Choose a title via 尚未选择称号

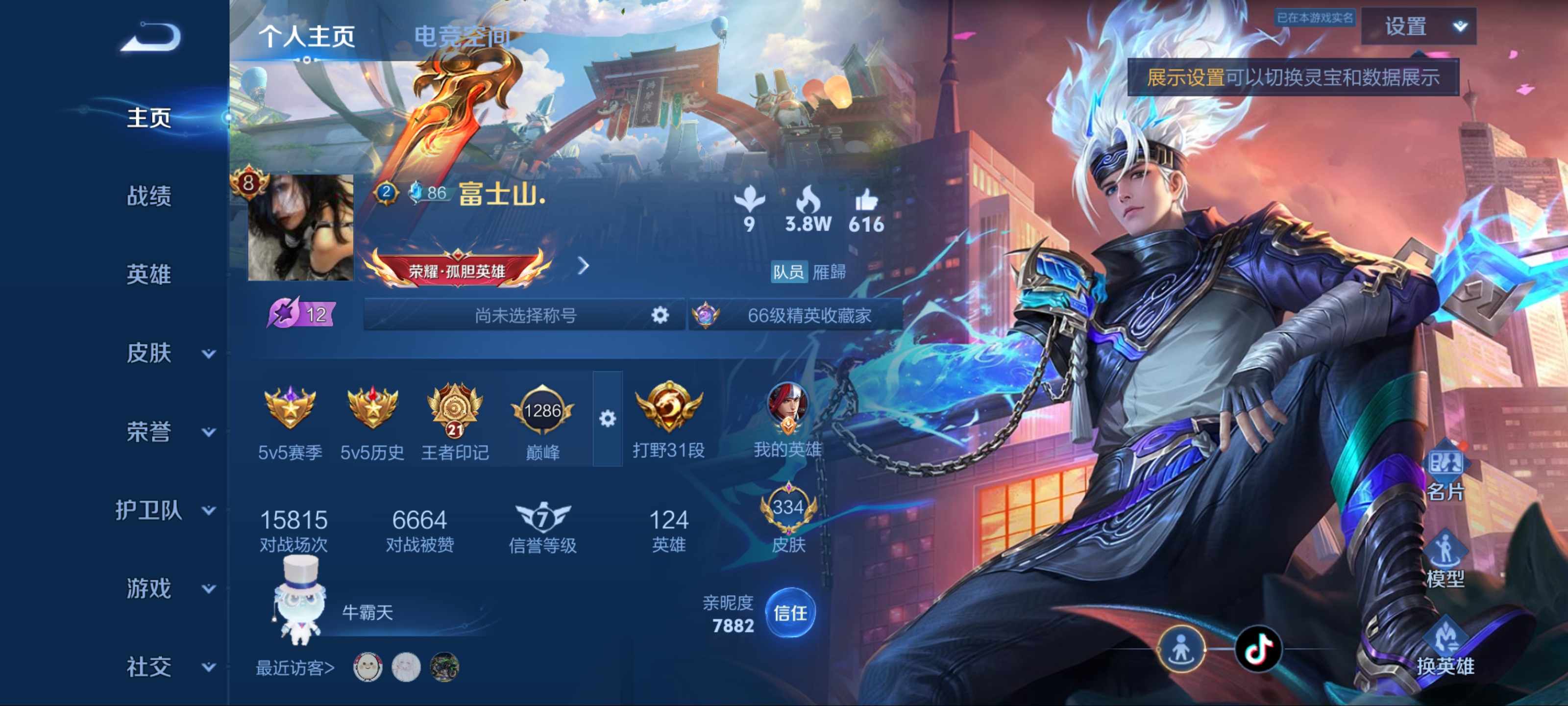click(x=525, y=315)
